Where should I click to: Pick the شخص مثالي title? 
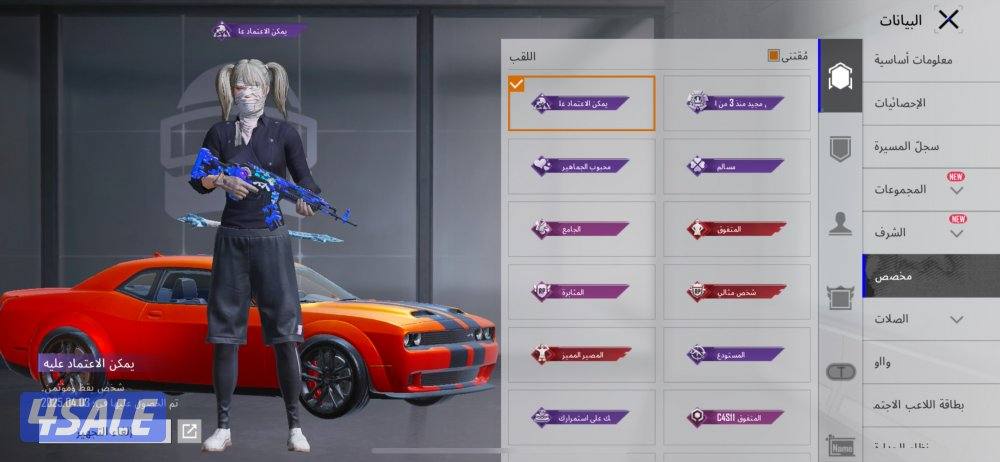click(x=737, y=292)
